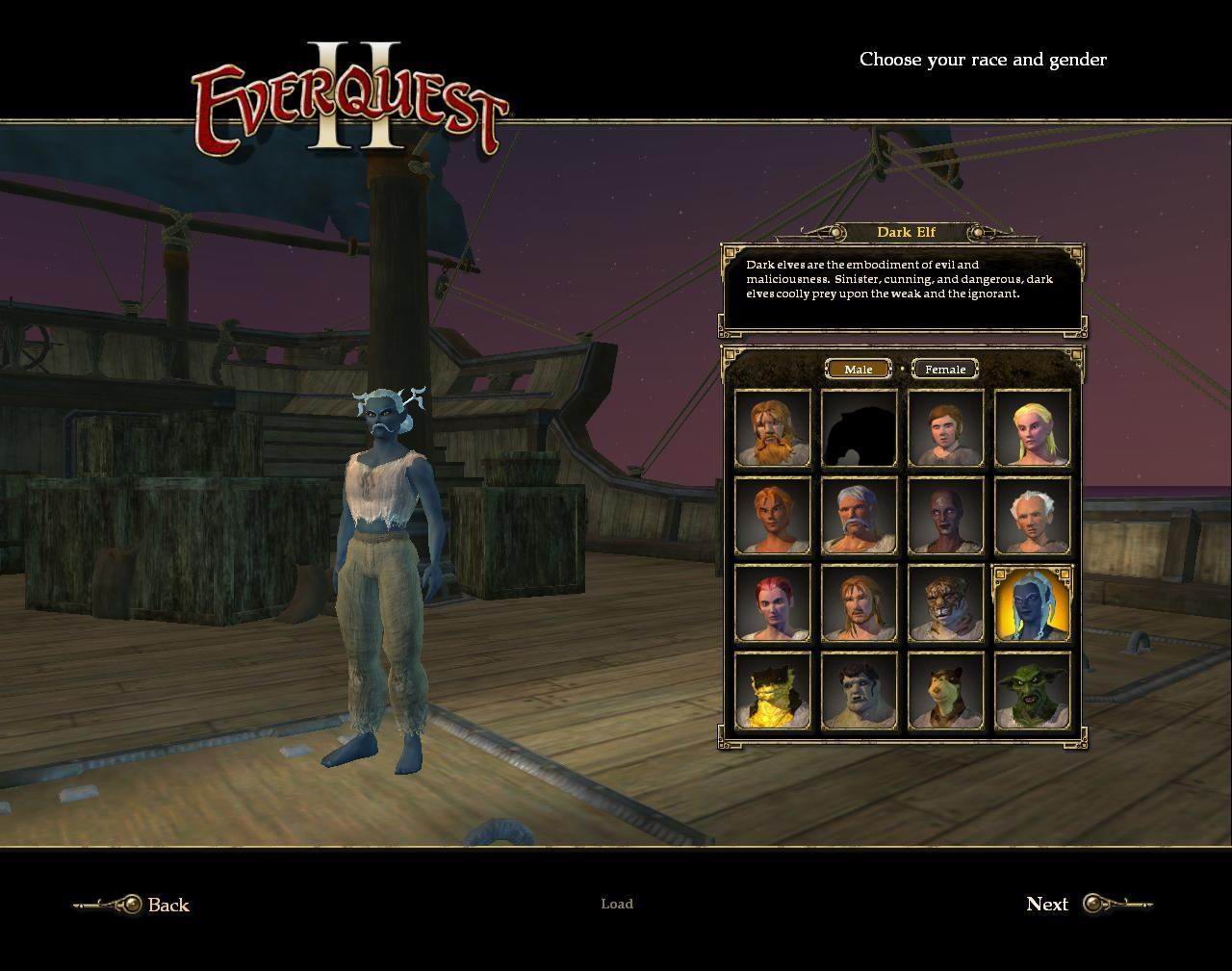Click the highlighted blue Dark Elf portrait
Screen dimensions: 1232x971
pos(1033,603)
